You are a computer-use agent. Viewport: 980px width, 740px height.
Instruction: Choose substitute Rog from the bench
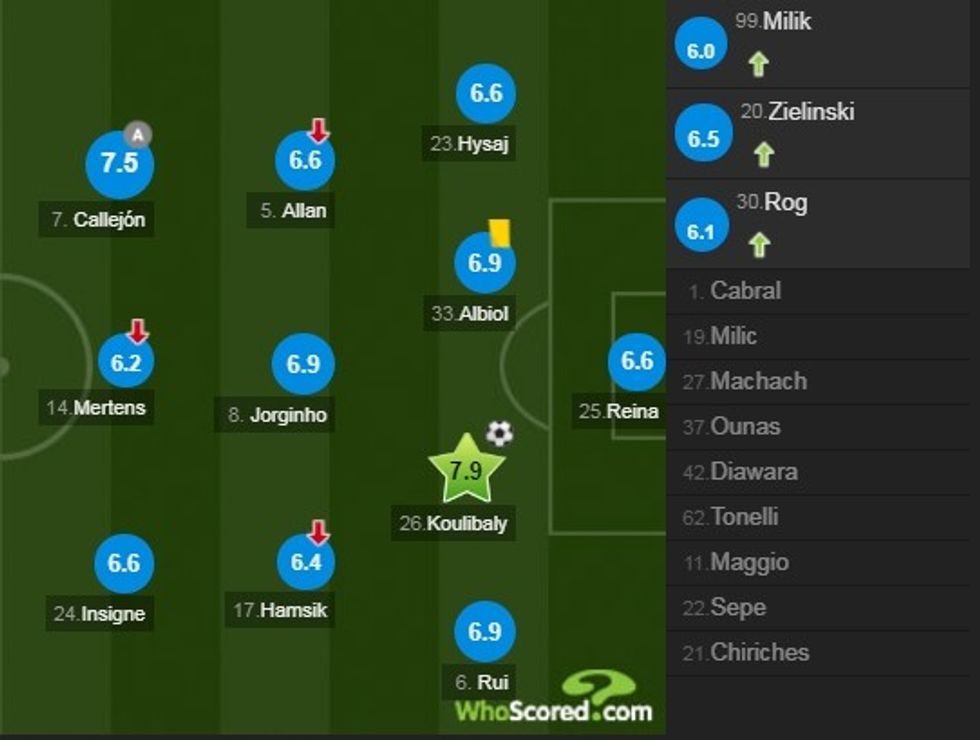point(785,202)
